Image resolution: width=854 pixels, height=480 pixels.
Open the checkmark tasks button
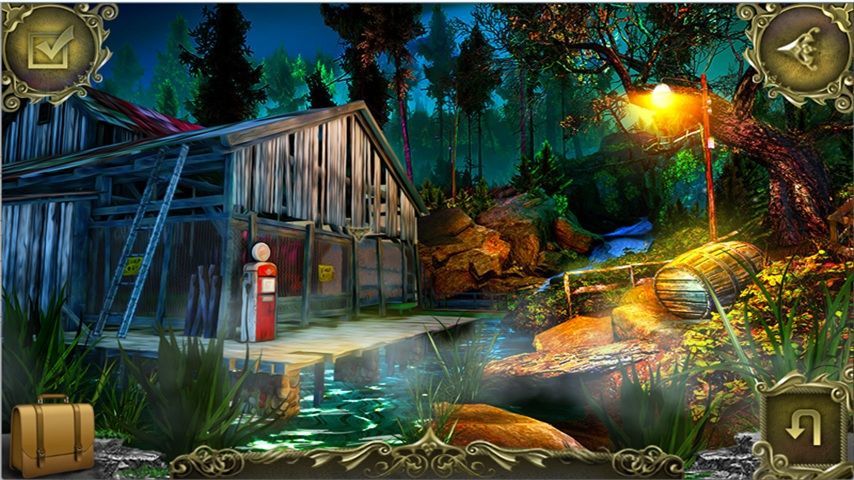pyautogui.click(x=47, y=46)
